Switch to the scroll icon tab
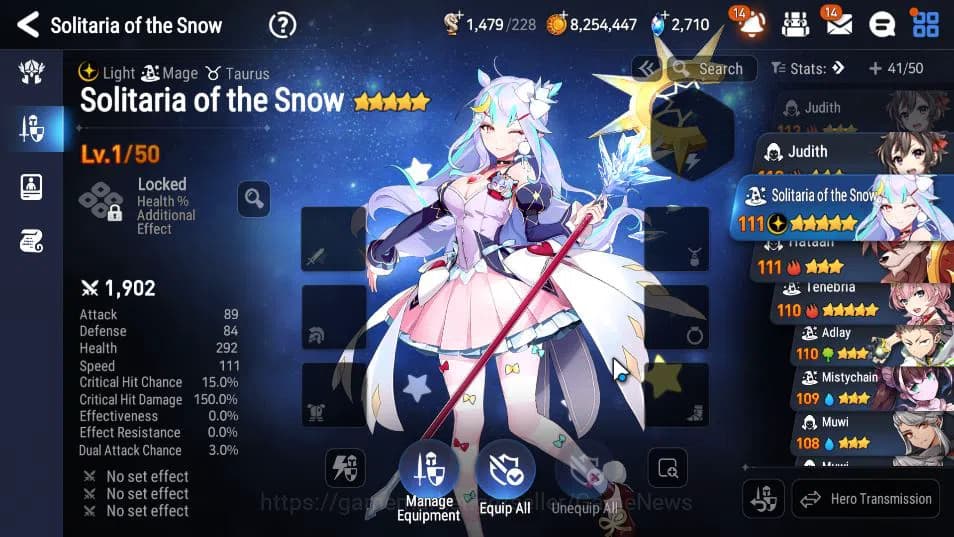 (x=31, y=240)
